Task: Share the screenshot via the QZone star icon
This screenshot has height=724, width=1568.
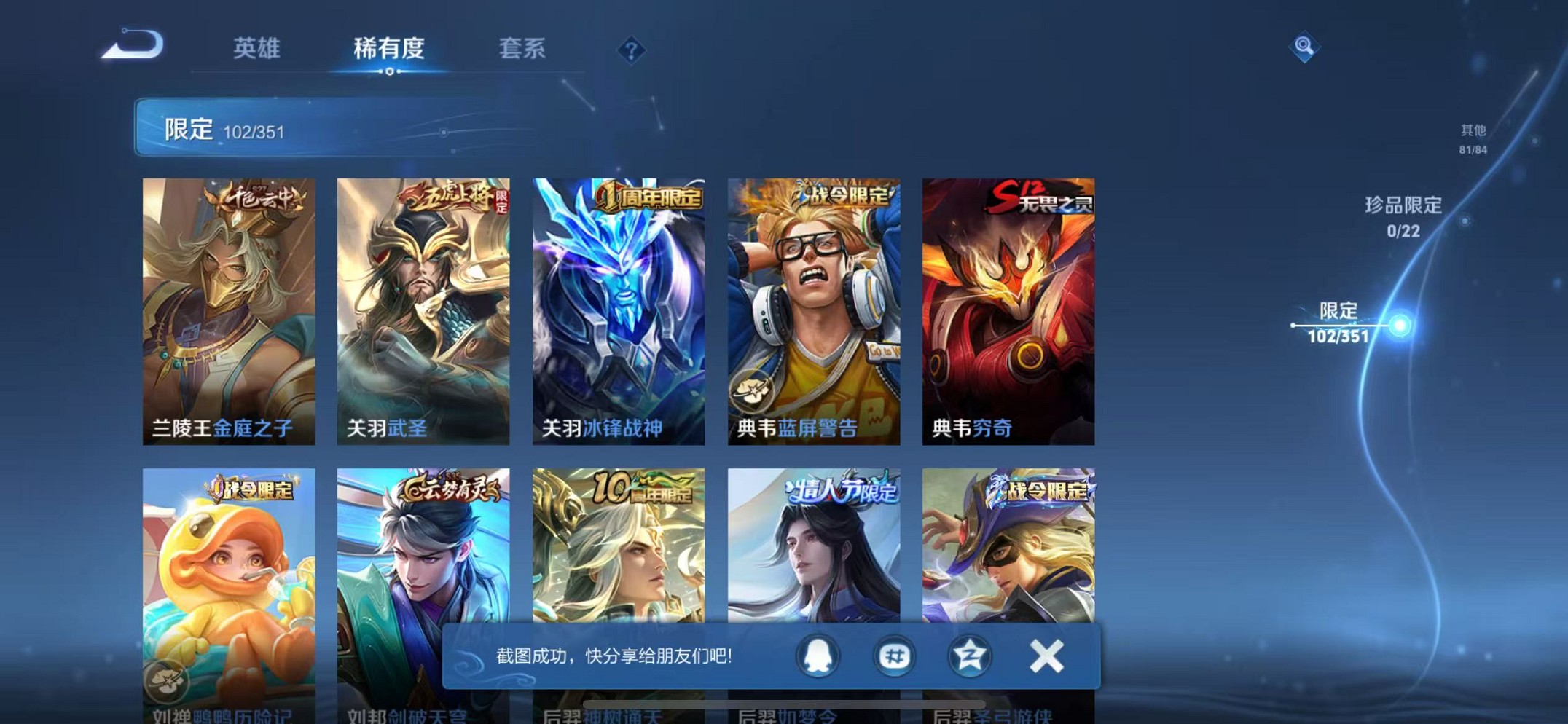Action: pyautogui.click(x=970, y=656)
